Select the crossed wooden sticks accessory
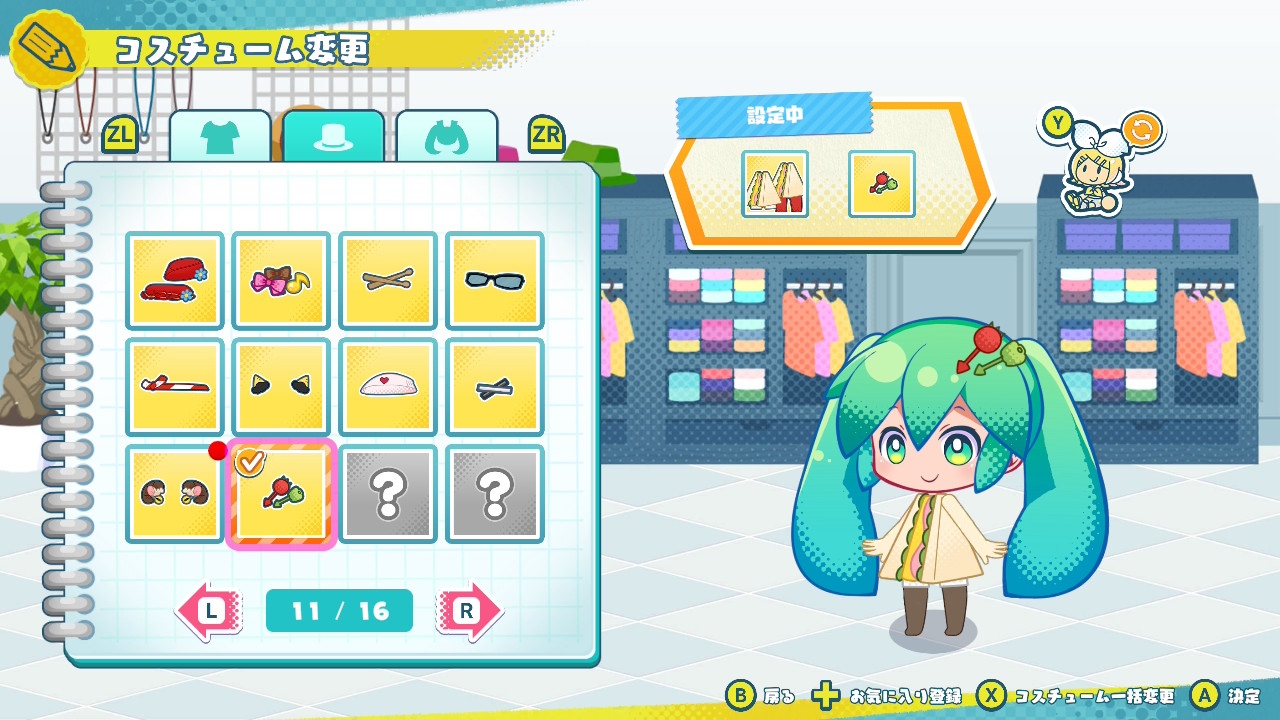The image size is (1280, 720). pos(388,281)
